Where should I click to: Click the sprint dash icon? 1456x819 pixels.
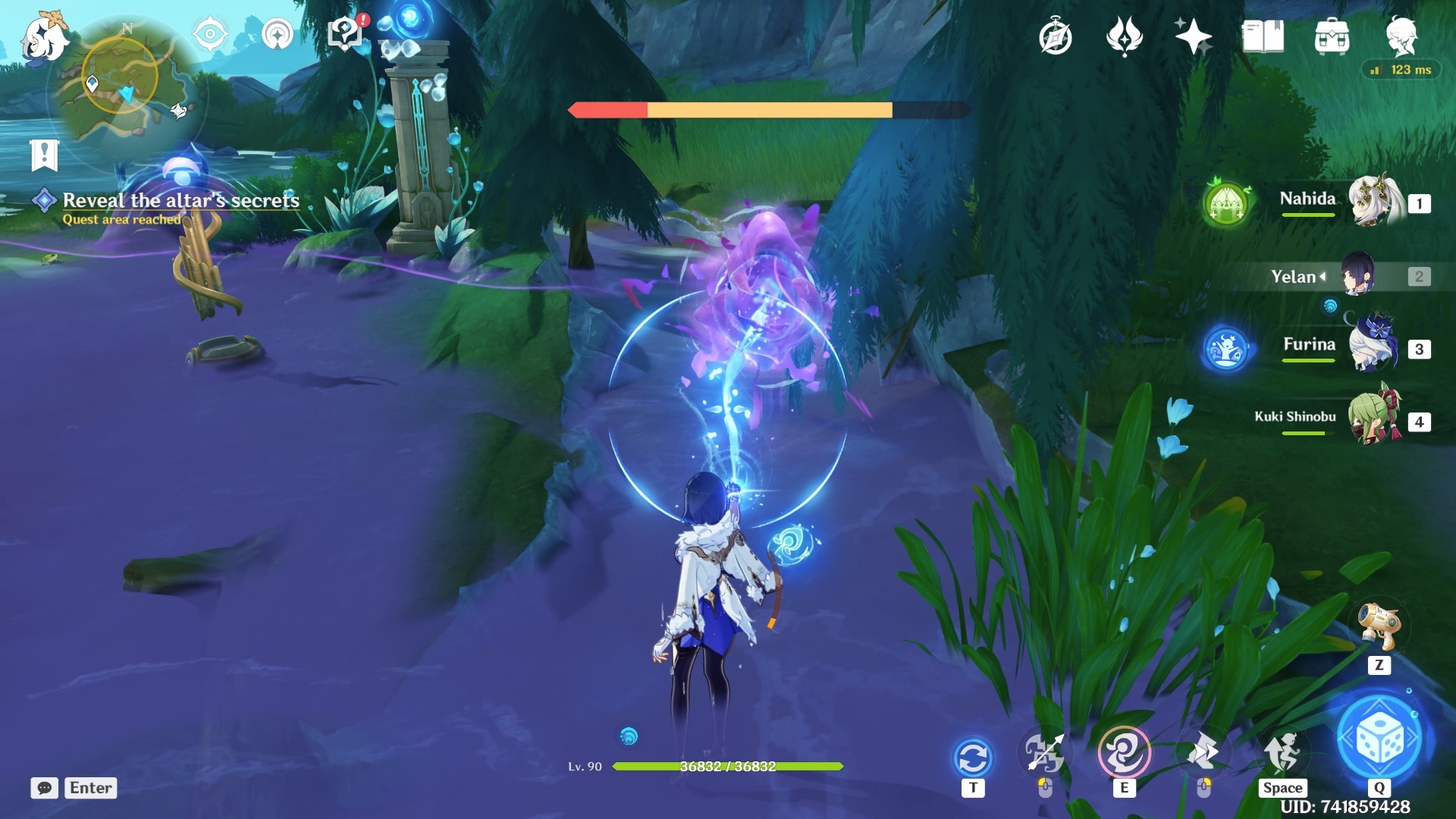1282,752
